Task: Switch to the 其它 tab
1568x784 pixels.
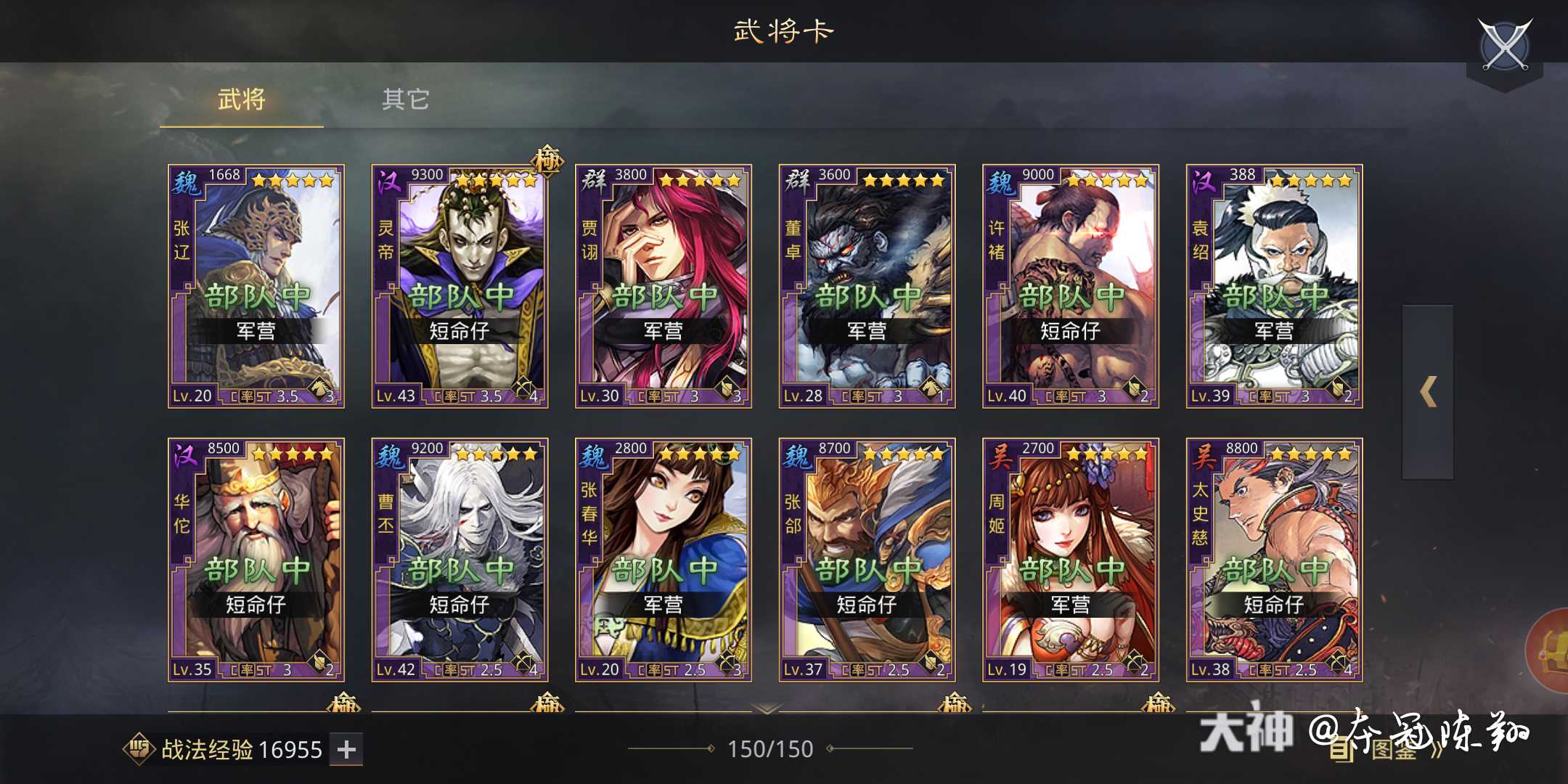Action: click(405, 99)
